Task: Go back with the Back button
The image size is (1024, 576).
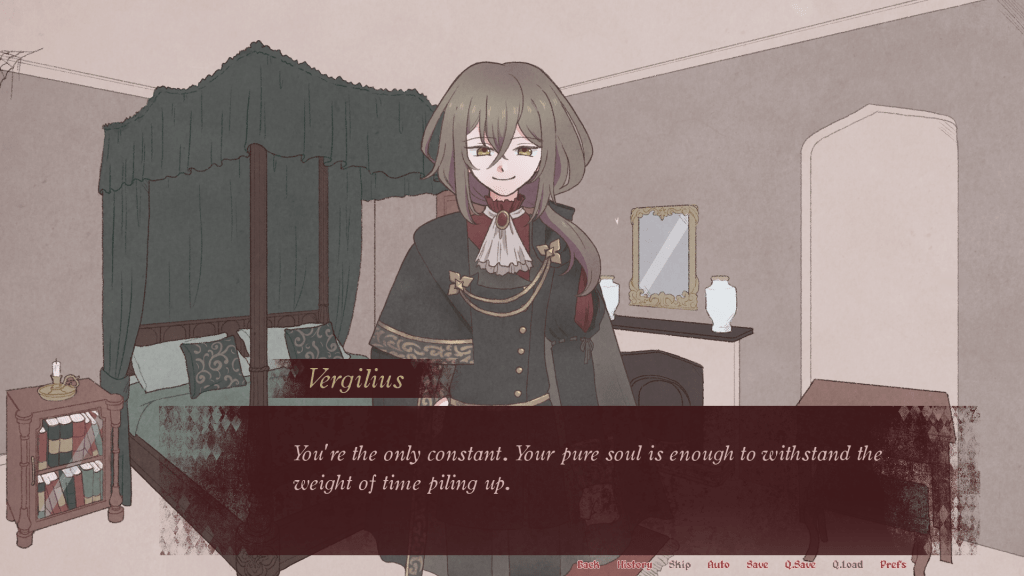Action: [x=588, y=565]
